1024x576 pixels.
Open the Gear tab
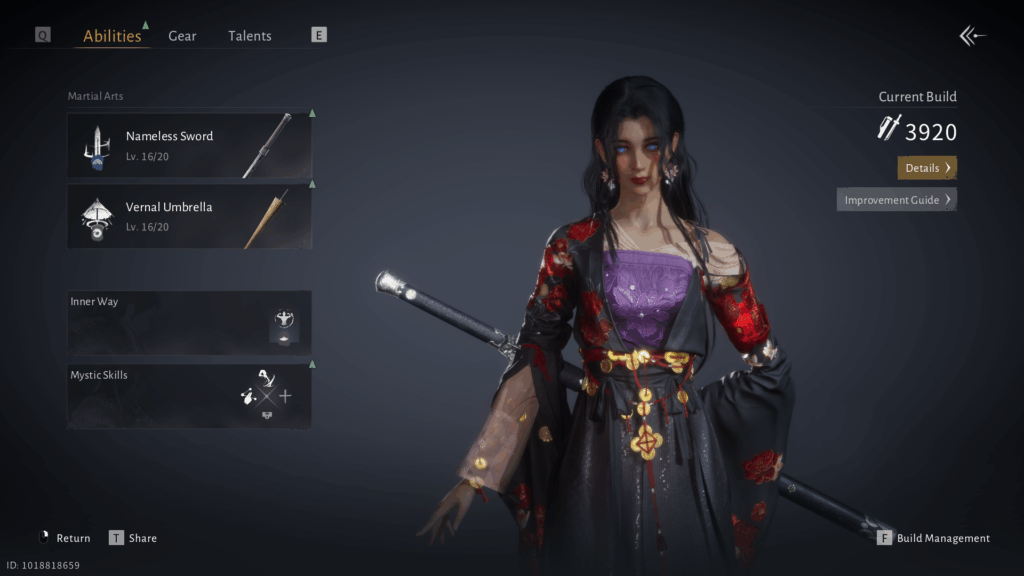[182, 36]
